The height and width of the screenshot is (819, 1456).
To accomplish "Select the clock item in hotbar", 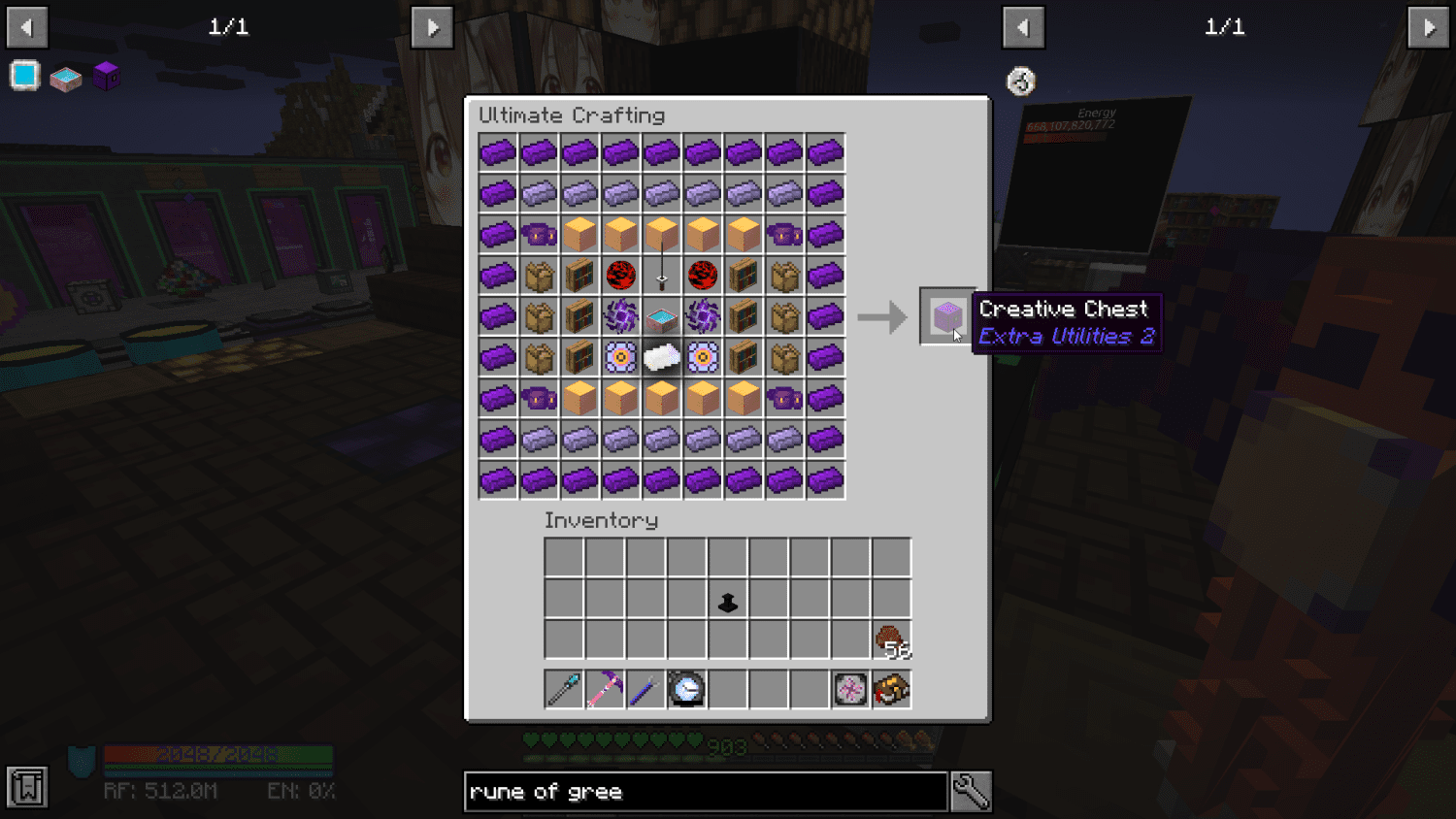I will pos(686,689).
